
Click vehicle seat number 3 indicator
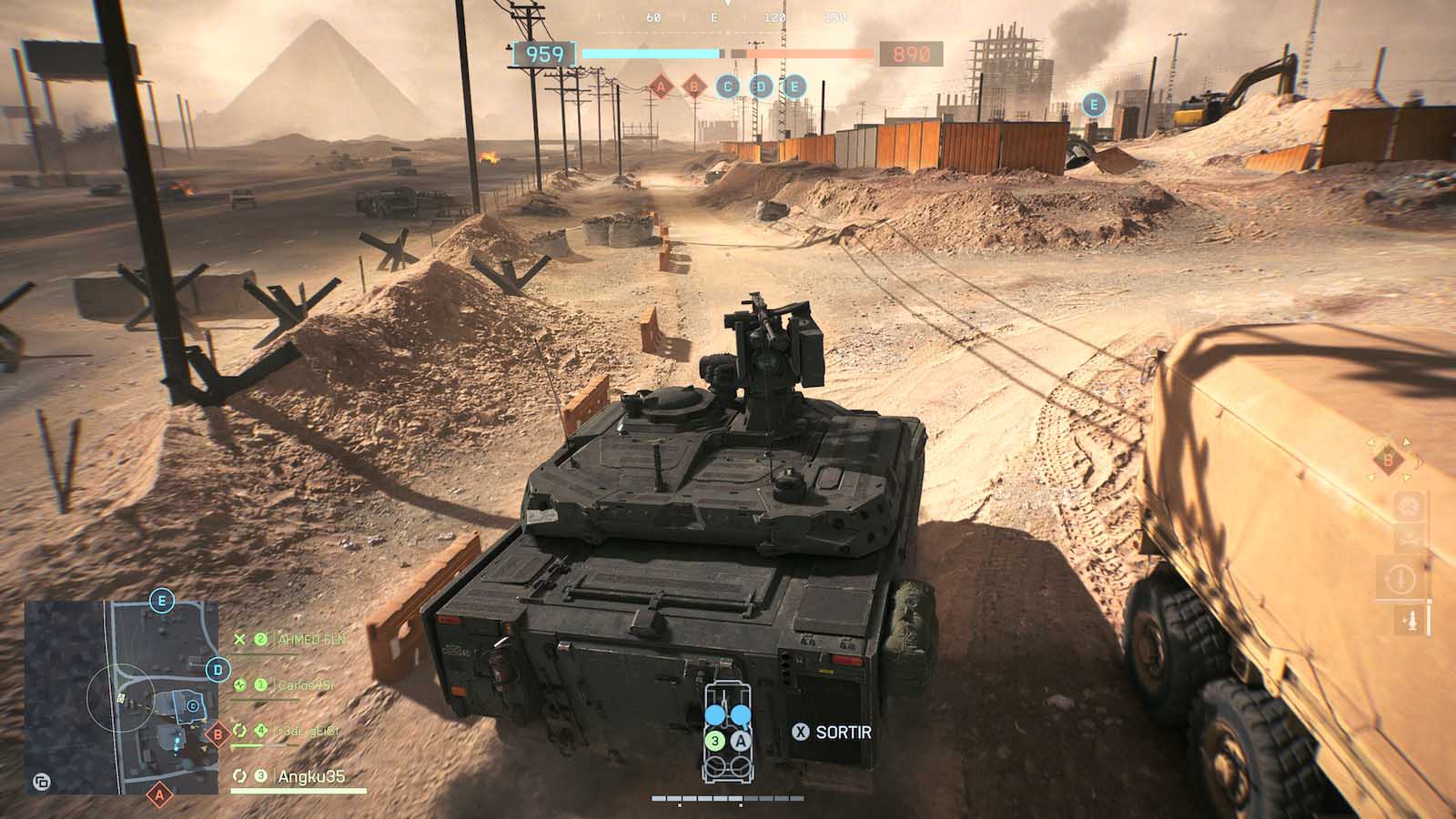click(x=715, y=742)
